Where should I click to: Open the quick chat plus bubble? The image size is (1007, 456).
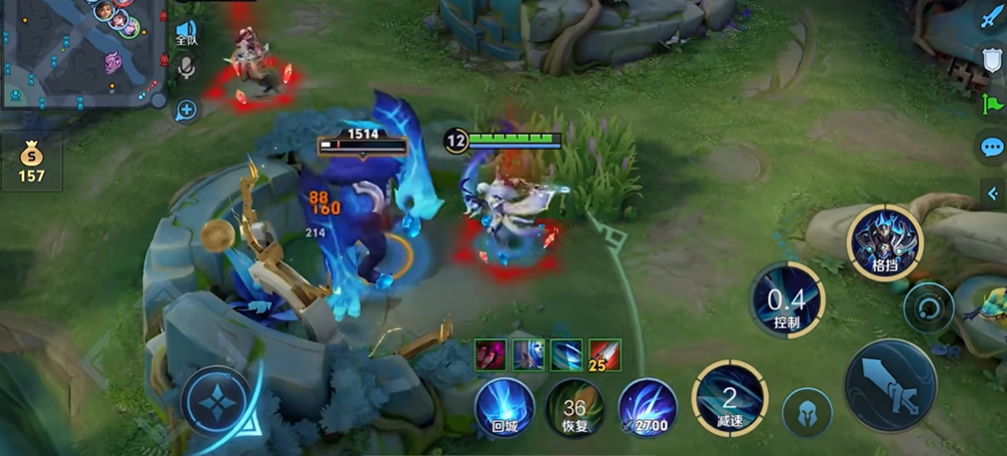click(187, 109)
